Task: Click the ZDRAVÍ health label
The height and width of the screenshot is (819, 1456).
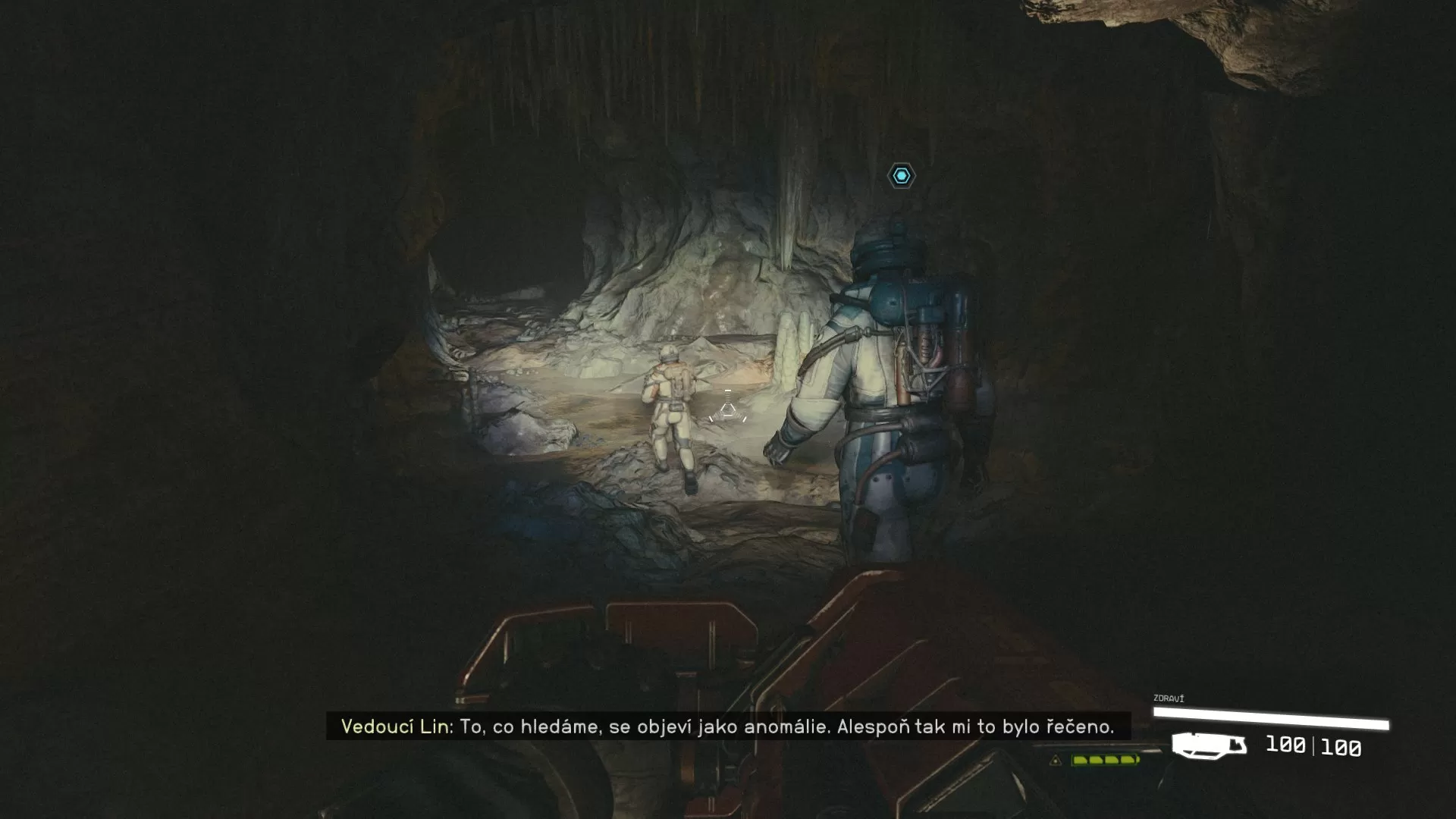Action: [x=1168, y=698]
